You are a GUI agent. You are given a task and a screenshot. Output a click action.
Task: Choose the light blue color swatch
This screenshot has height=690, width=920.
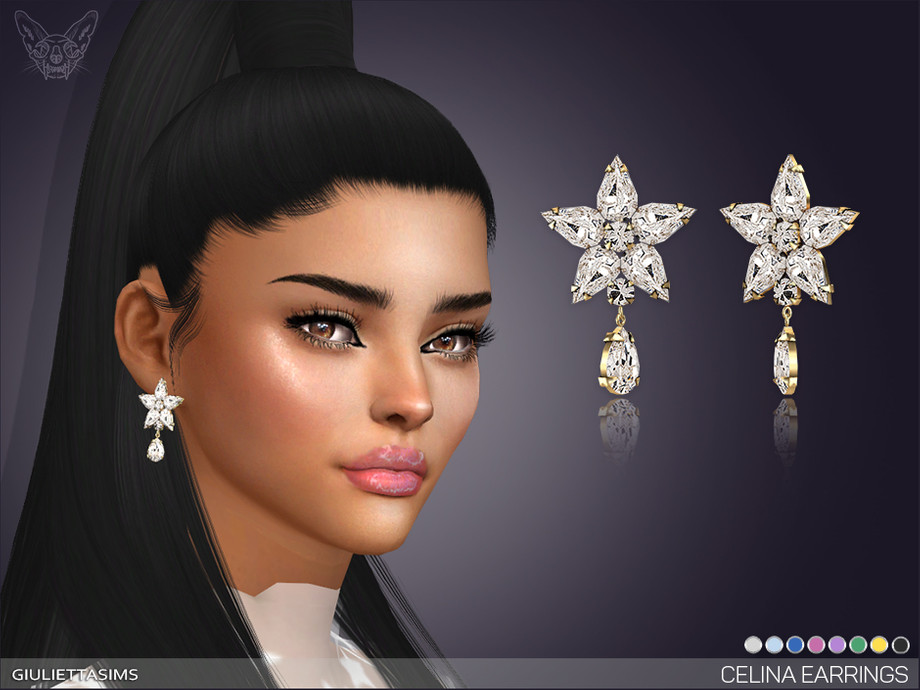point(774,645)
